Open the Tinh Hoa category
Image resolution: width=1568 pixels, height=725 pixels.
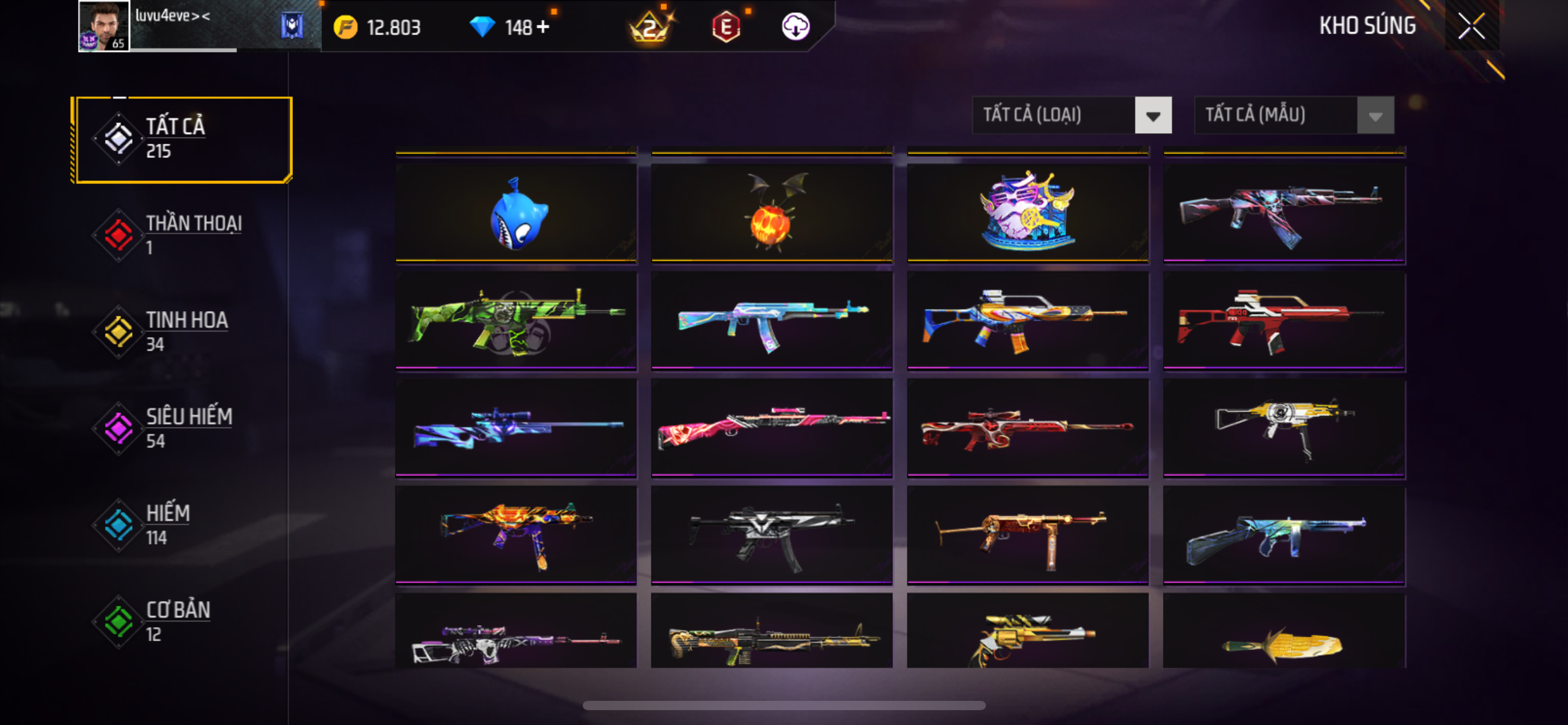coord(182,332)
